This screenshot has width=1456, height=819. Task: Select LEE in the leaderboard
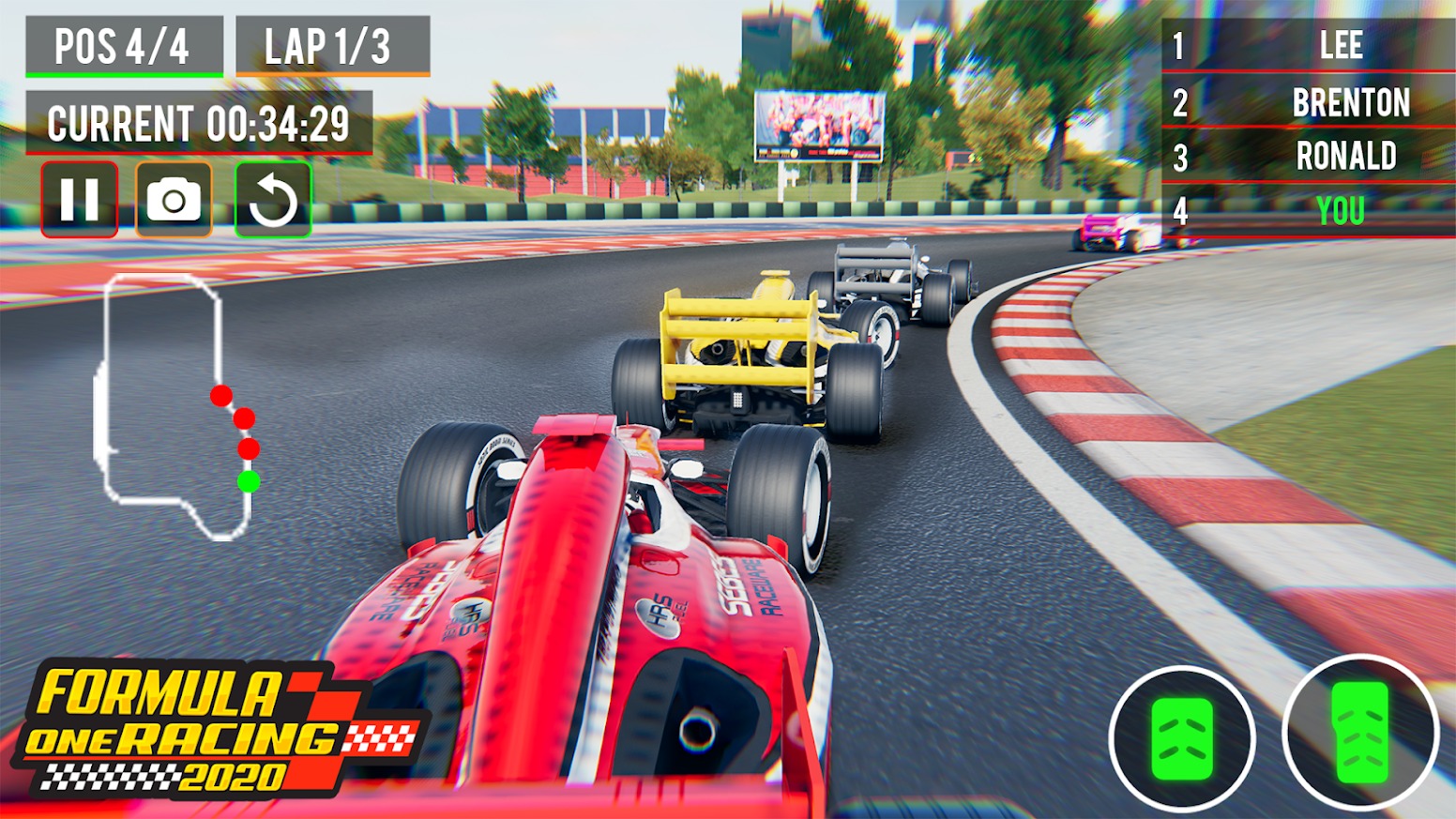1342,47
